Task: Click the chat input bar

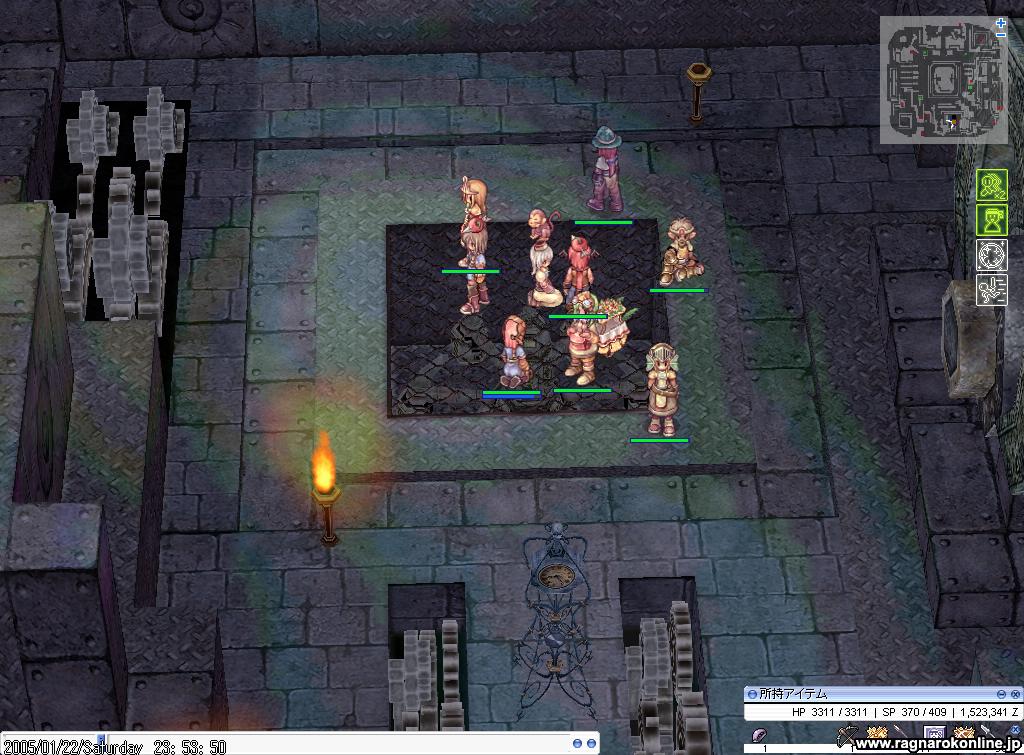Action: 300,745
